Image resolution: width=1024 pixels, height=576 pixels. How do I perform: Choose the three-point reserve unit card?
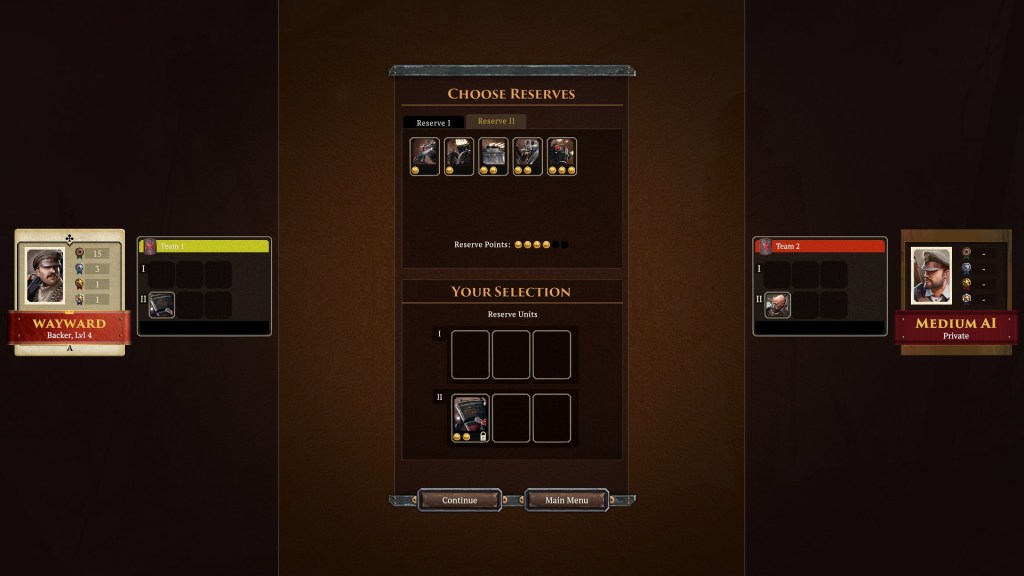click(562, 157)
